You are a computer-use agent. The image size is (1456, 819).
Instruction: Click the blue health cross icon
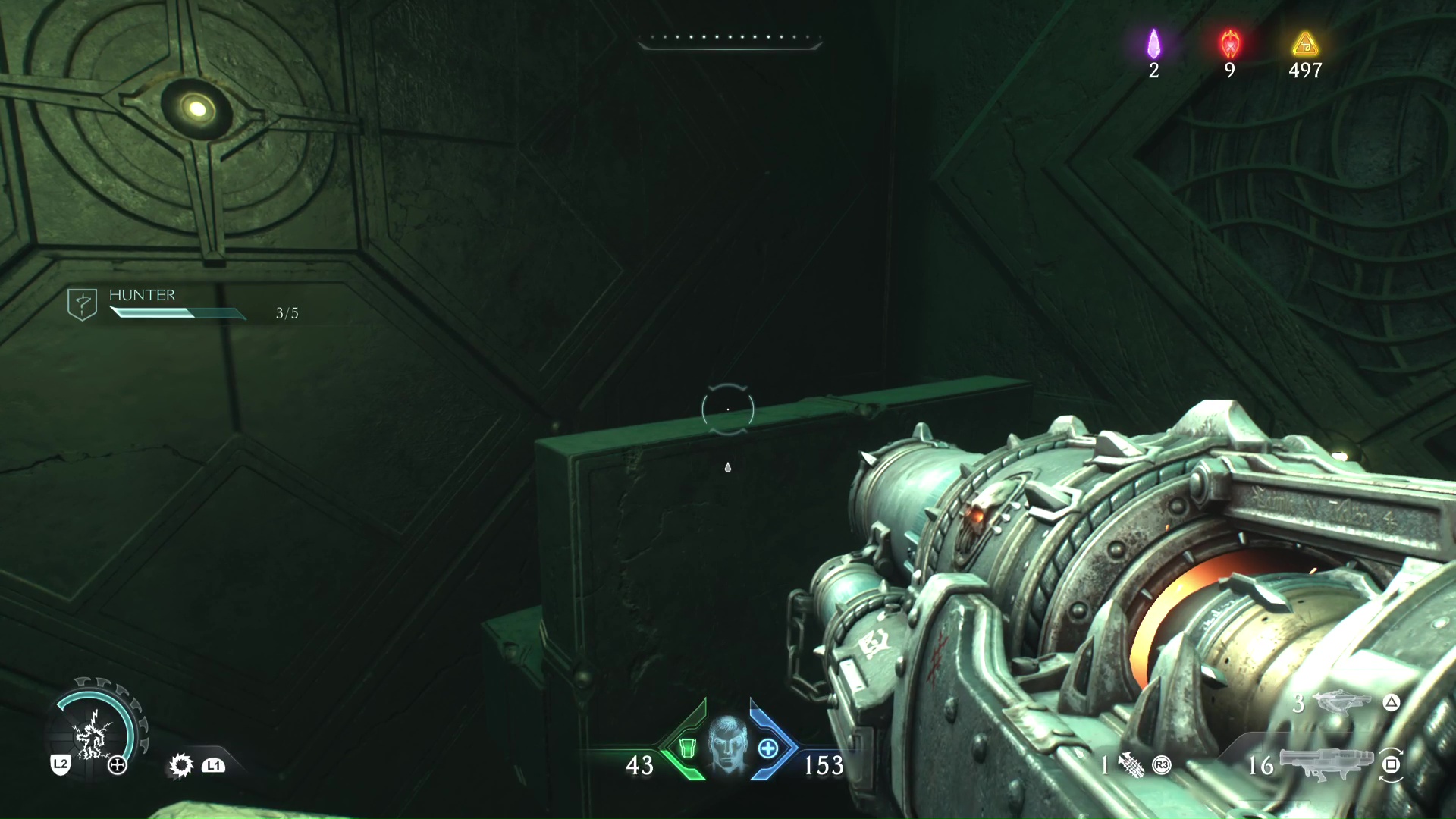pyautogui.click(x=767, y=748)
